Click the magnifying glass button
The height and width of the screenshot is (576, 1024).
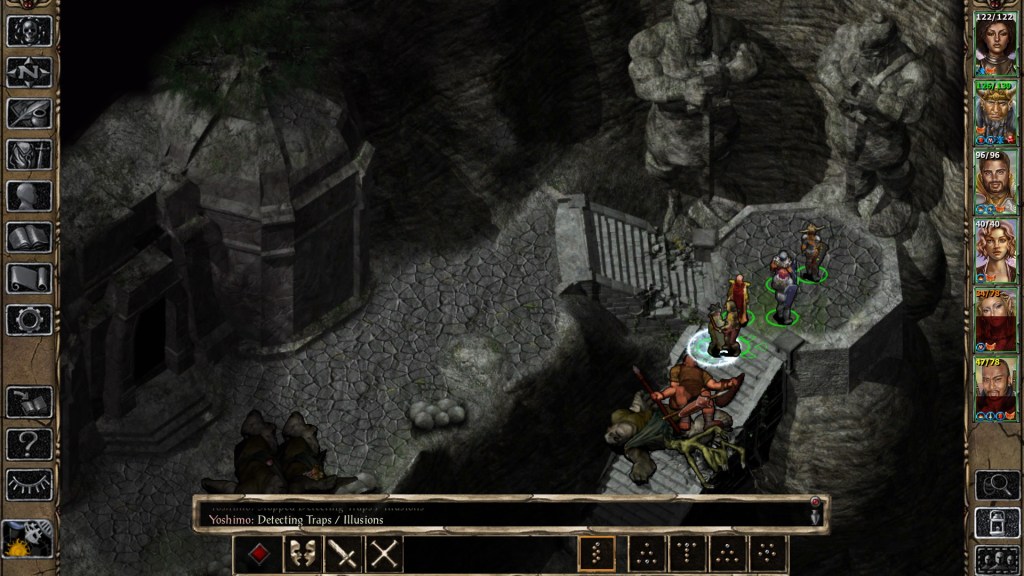pos(996,486)
